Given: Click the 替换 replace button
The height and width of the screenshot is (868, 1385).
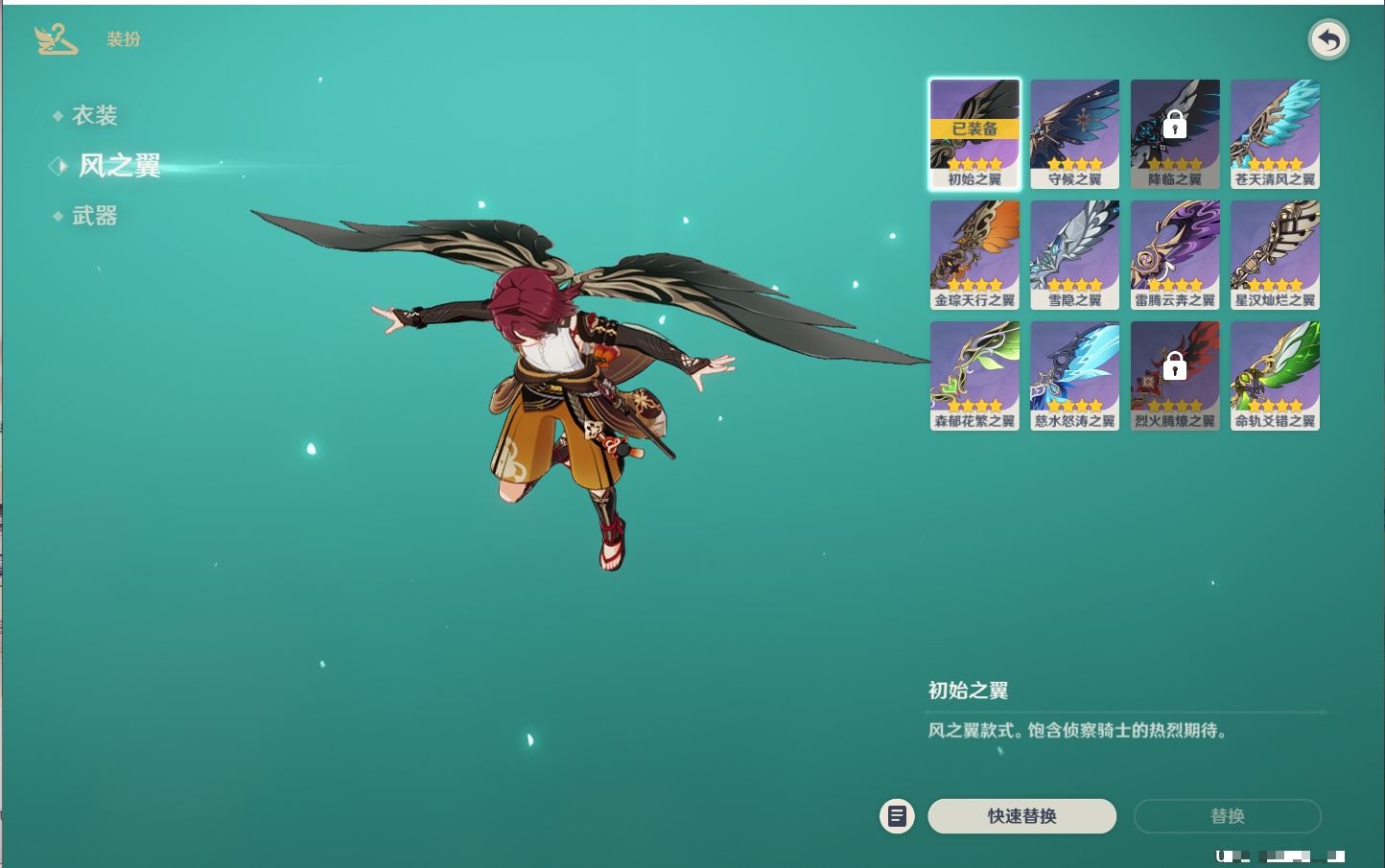Looking at the screenshot, I should (x=1227, y=816).
